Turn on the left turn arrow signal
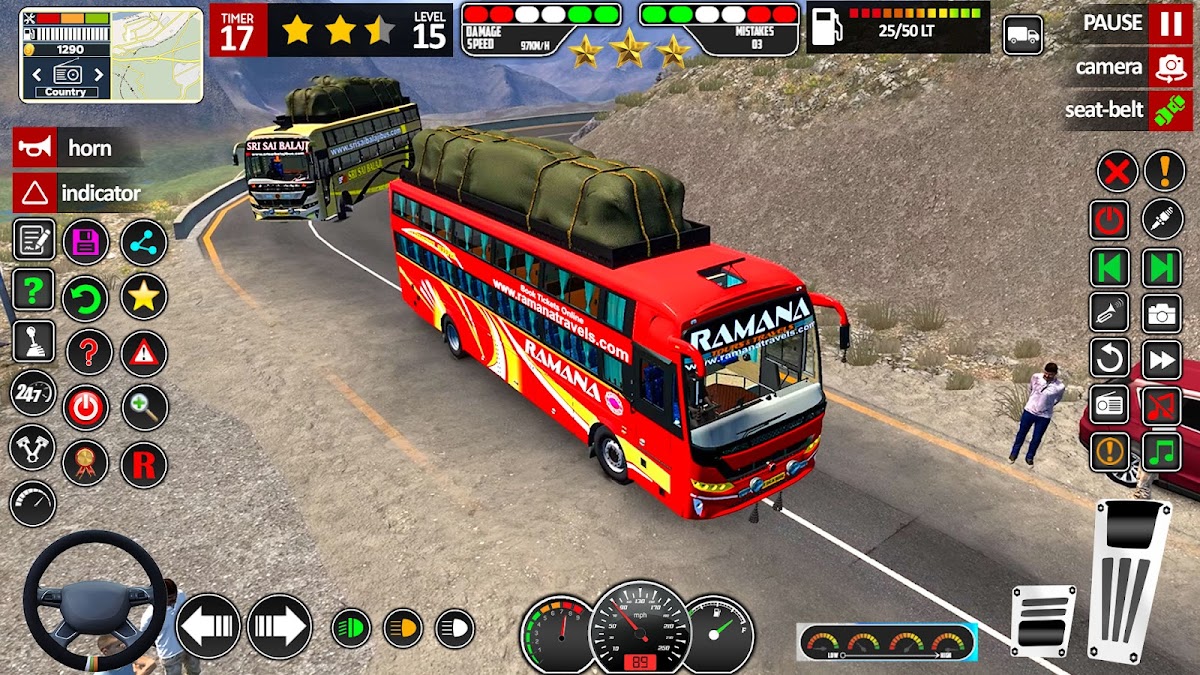This screenshot has height=675, width=1200. pyautogui.click(x=209, y=626)
